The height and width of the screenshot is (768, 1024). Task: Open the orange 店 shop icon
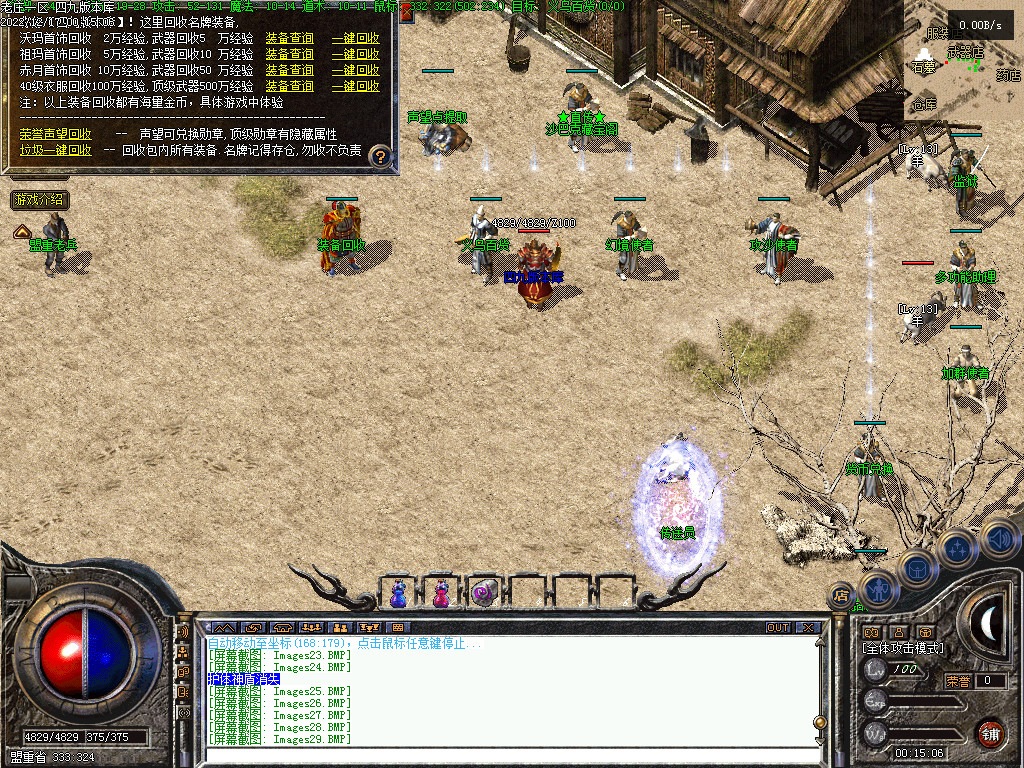click(x=841, y=596)
